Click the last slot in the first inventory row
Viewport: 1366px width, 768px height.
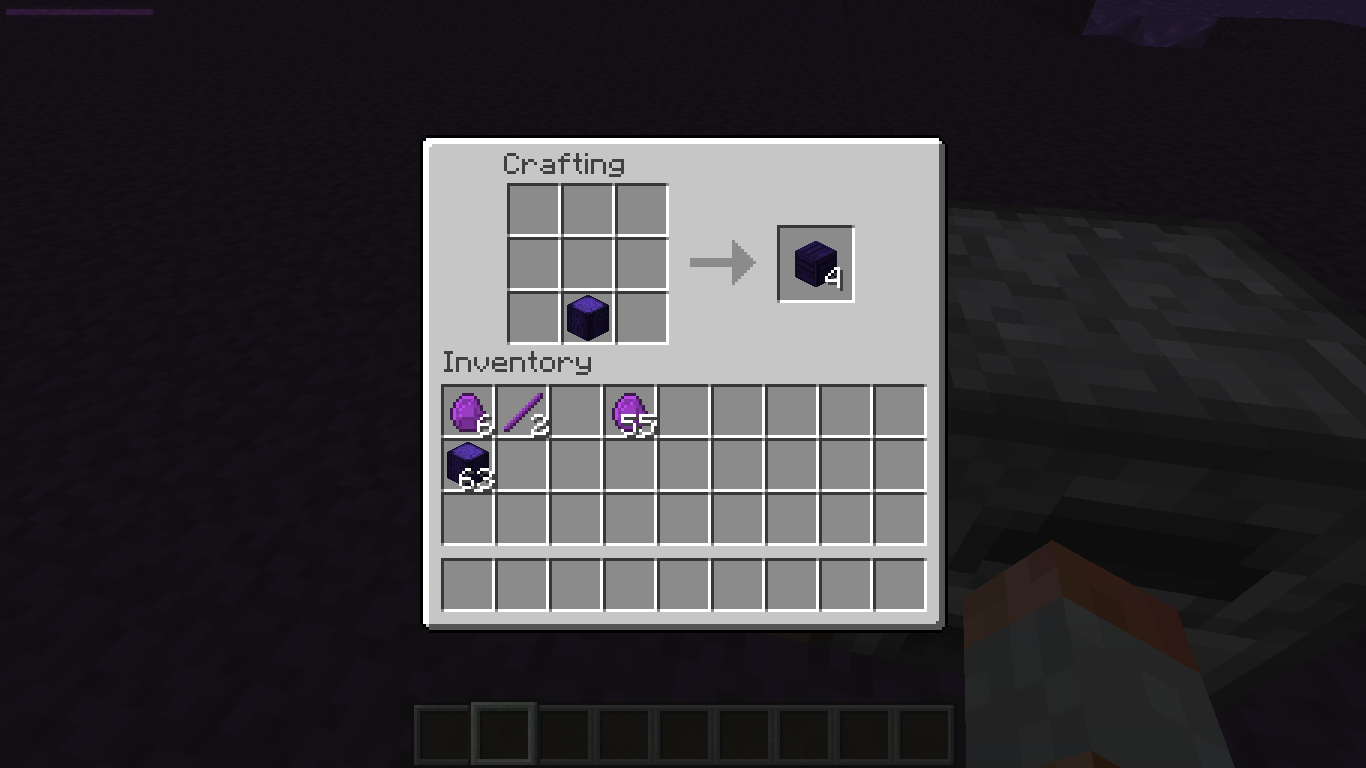tap(900, 410)
